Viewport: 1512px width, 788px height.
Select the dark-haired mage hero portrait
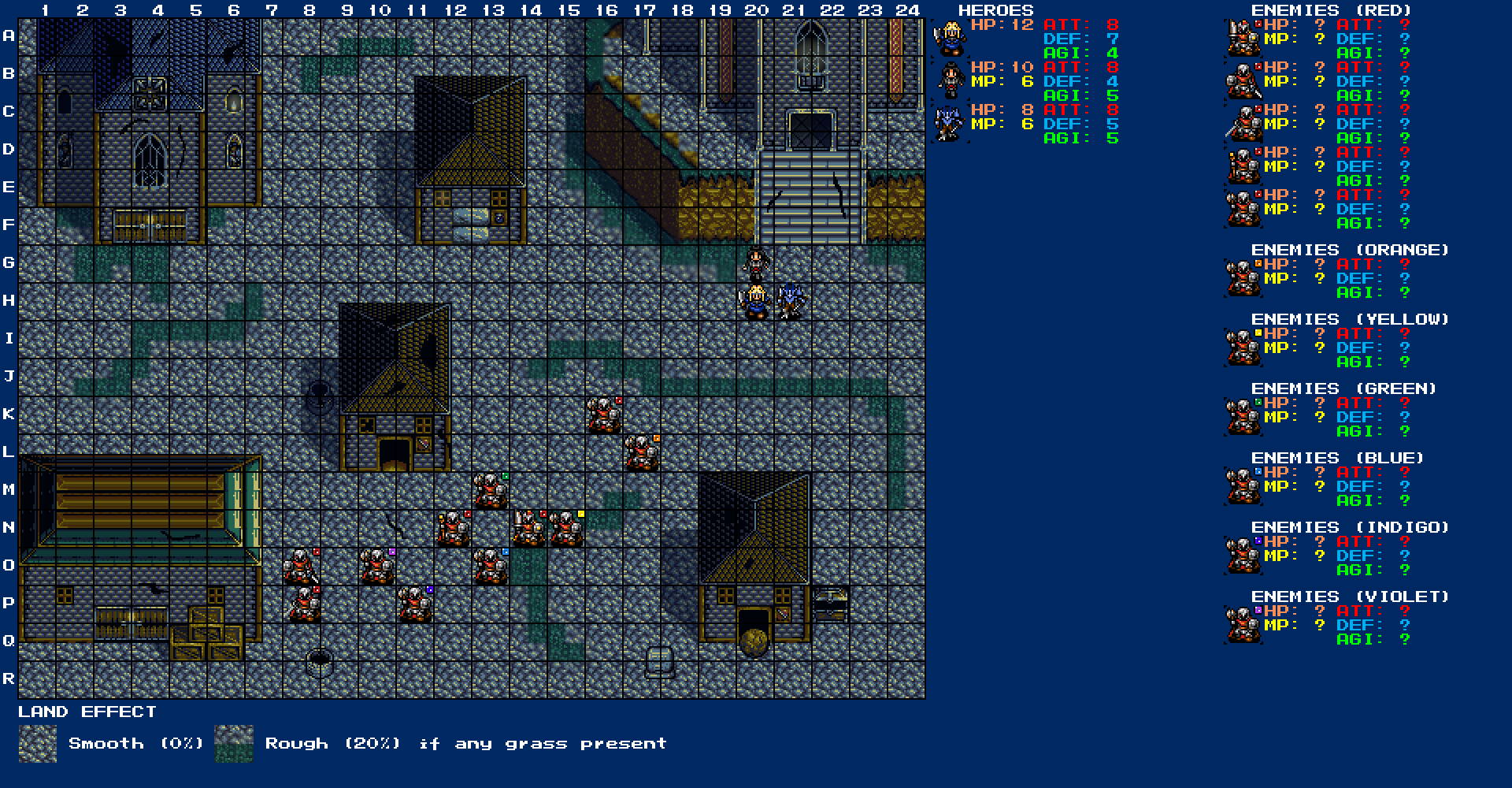(x=950, y=80)
